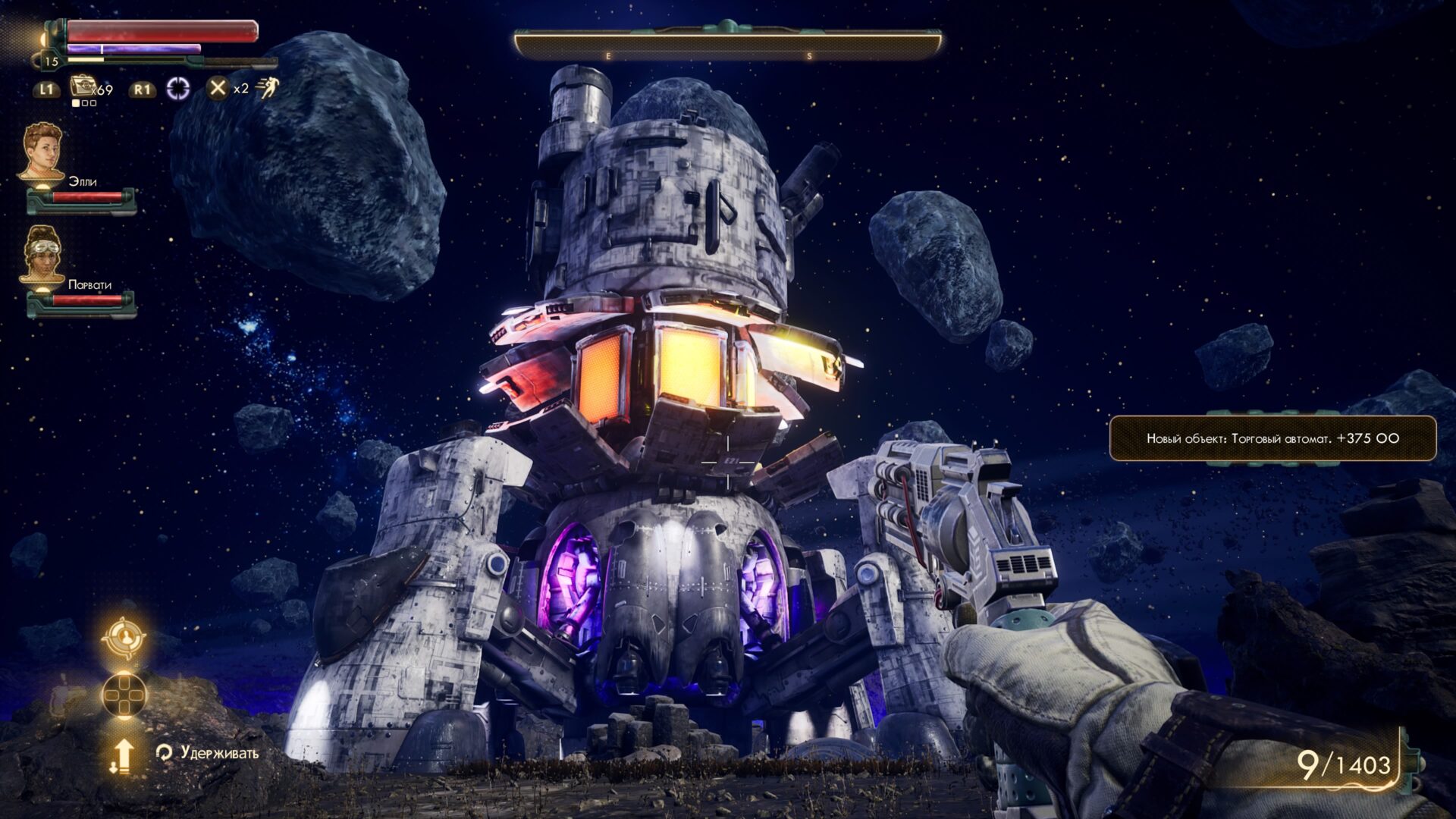The width and height of the screenshot is (1456, 819).
Task: Open the new vending machine notification
Action: (1272, 438)
